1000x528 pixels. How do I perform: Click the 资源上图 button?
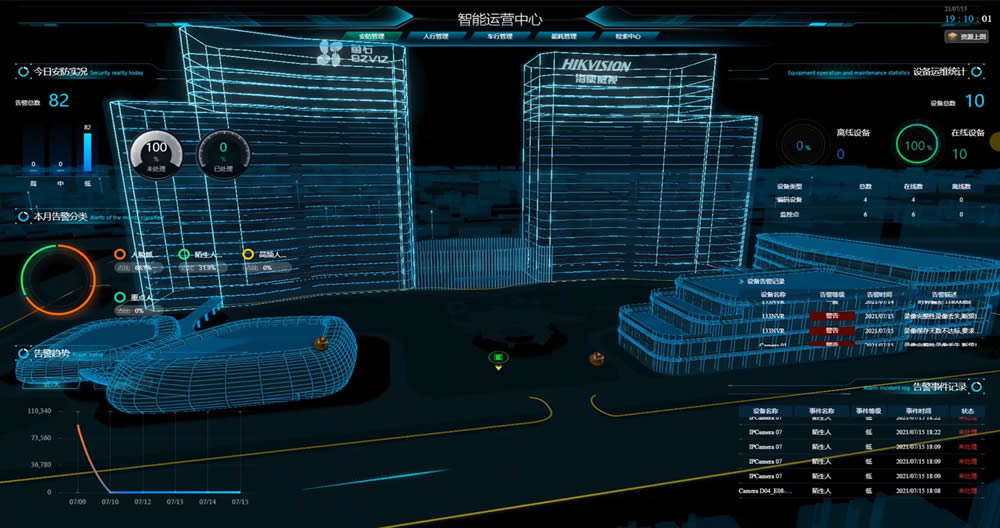click(966, 37)
